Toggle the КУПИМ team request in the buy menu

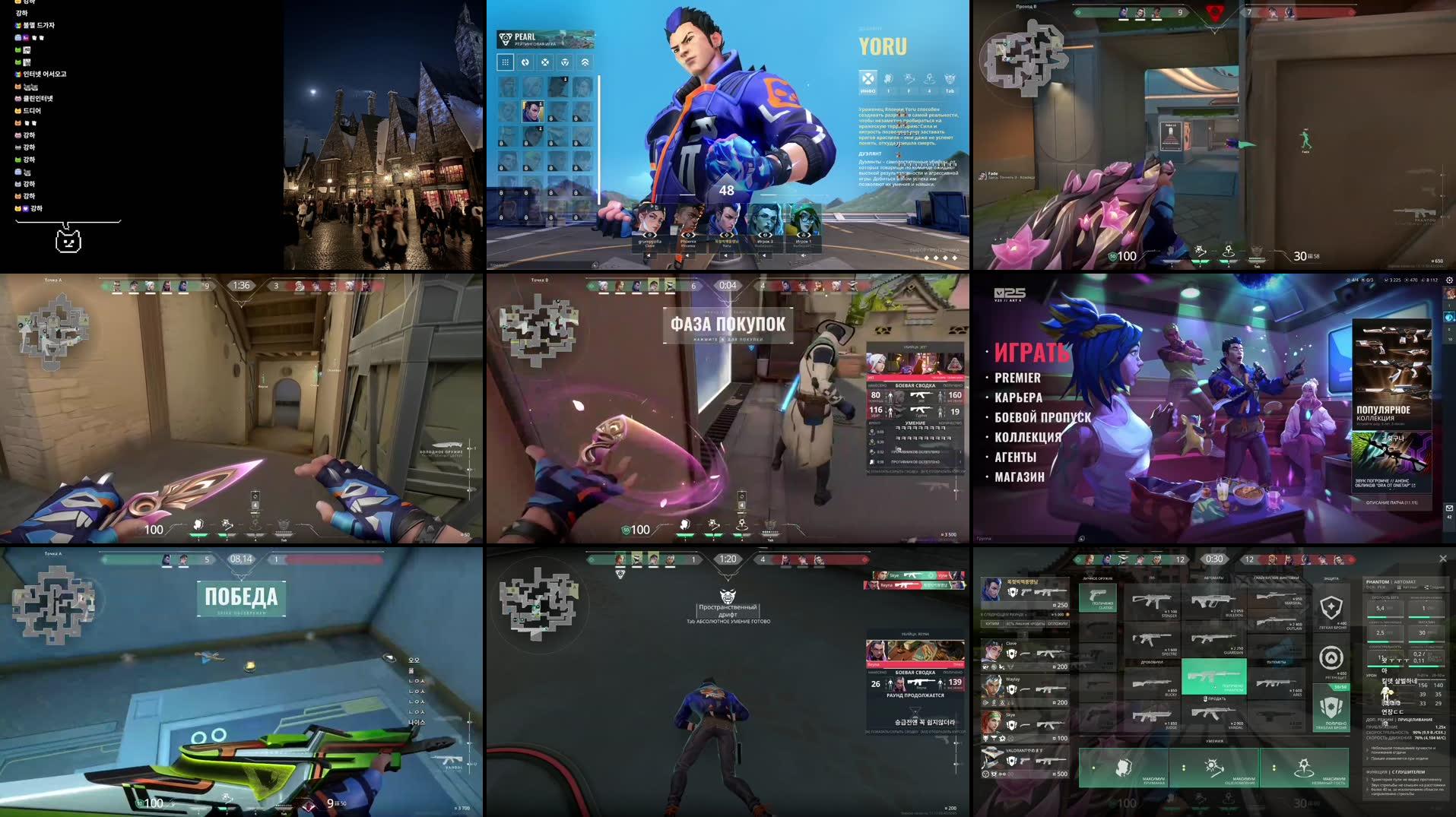pos(991,622)
